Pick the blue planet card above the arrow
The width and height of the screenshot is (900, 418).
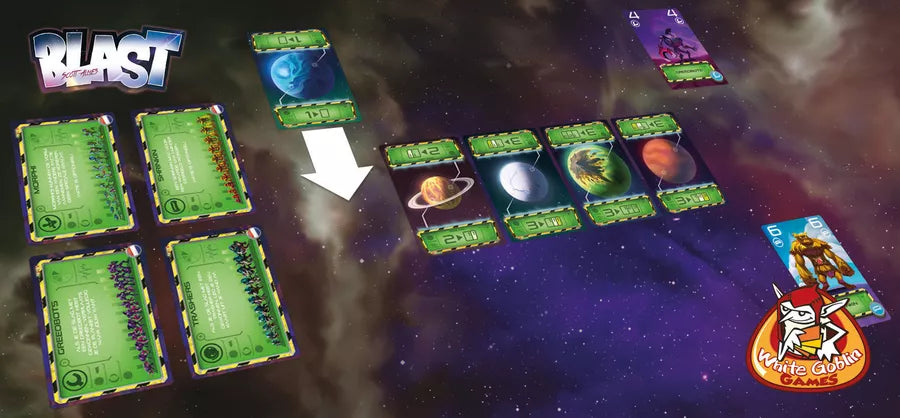(300, 78)
